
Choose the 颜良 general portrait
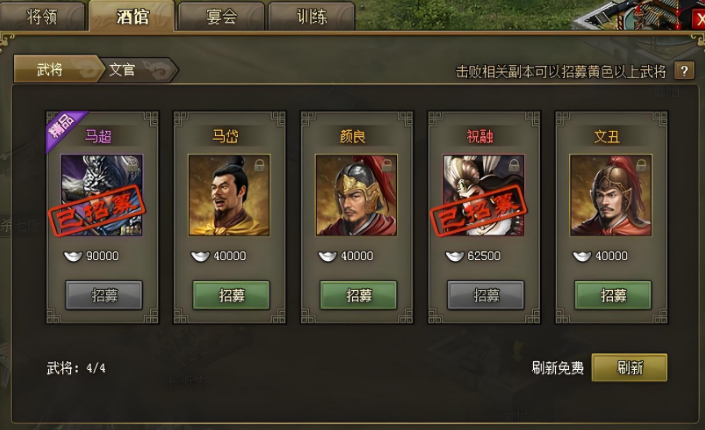[357, 194]
